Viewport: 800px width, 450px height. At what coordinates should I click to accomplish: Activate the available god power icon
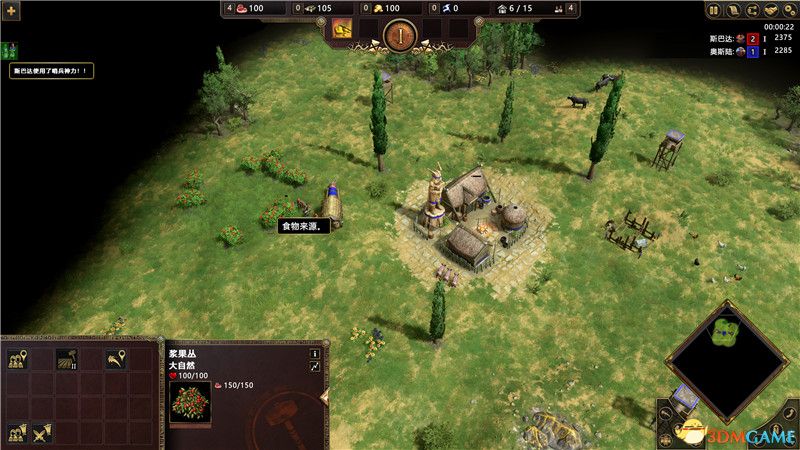coord(342,29)
